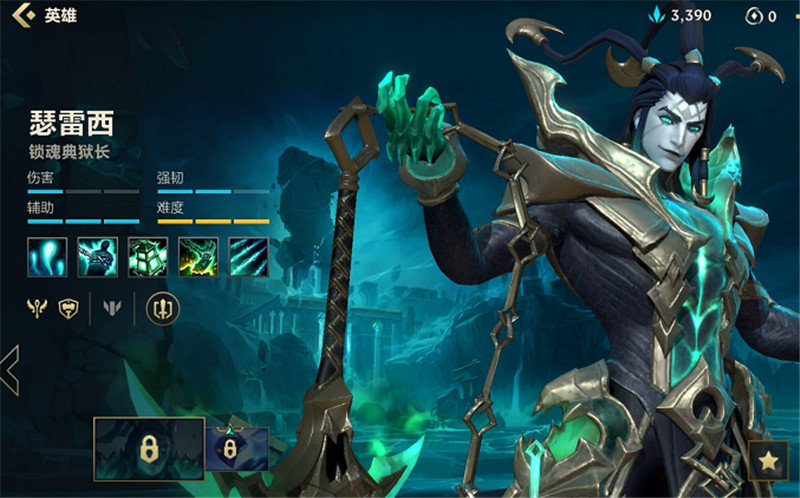Image resolution: width=800 pixels, height=498 pixels.
Task: Click the star favorite button
Action: (x=768, y=460)
